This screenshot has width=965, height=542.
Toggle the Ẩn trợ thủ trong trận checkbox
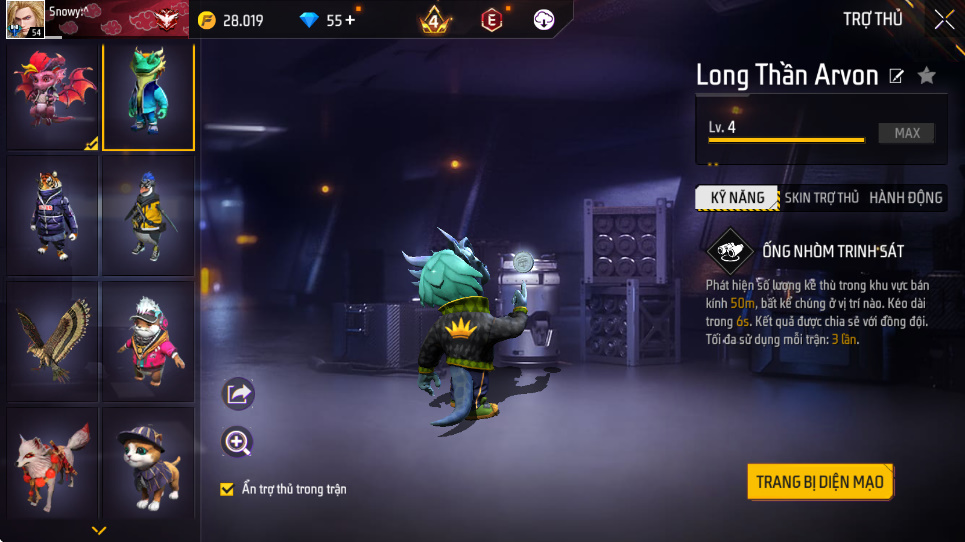227,489
